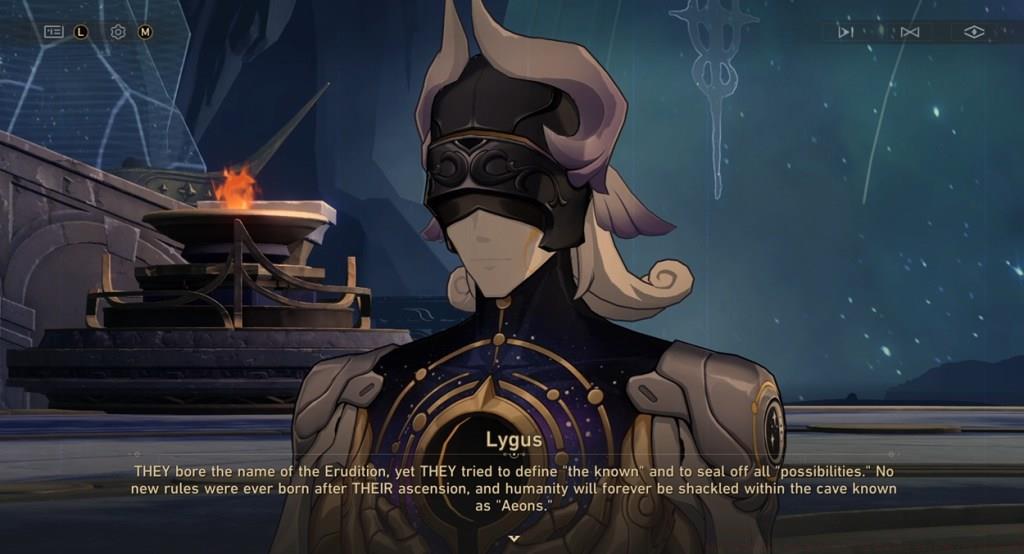Image resolution: width=1024 pixels, height=554 pixels.
Task: Open the dialogue log icon
Action: [54, 32]
